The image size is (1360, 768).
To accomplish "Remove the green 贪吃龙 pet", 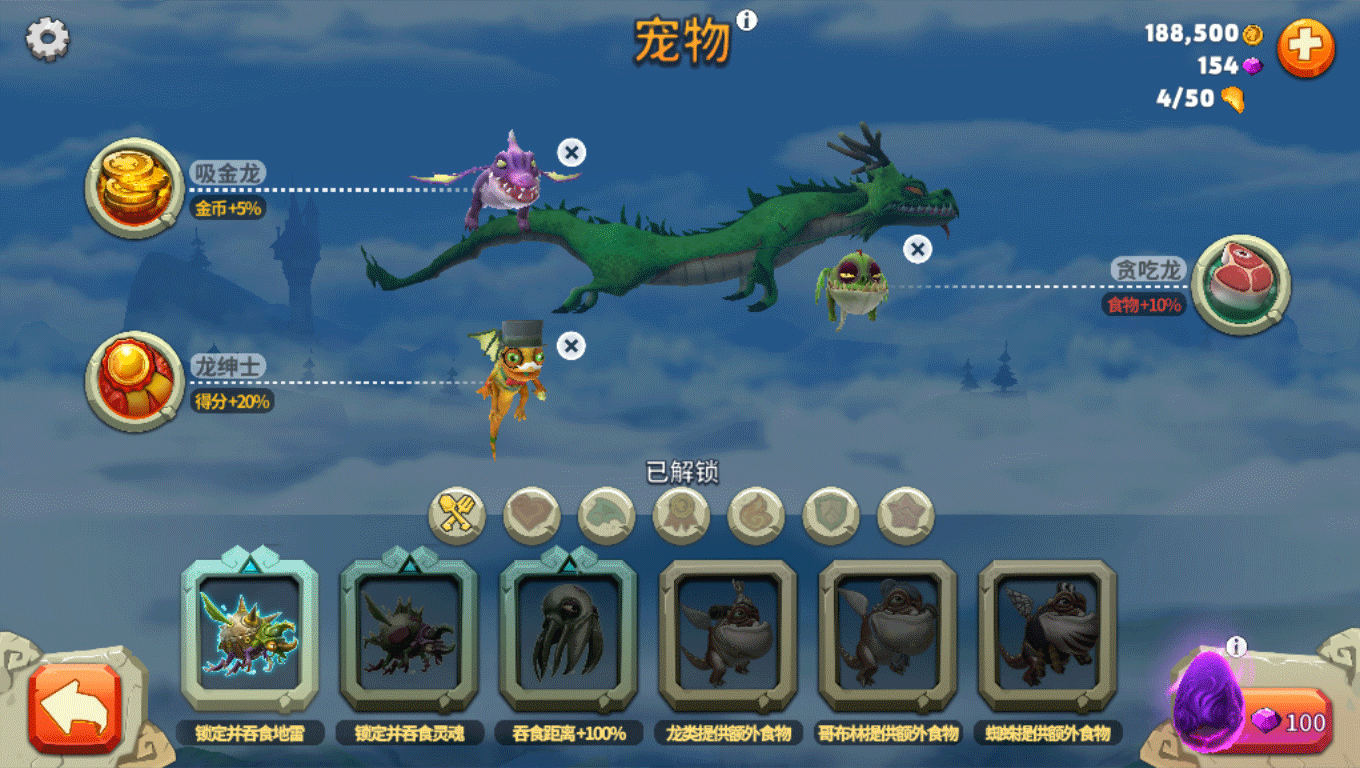I will click(x=917, y=249).
